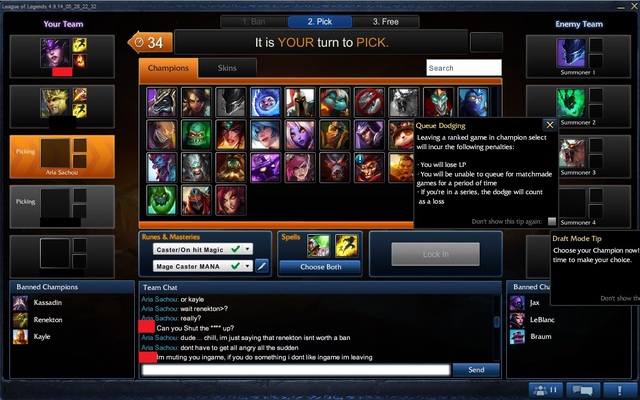Tick the 'Don't show this tip again' checkbox
The image size is (640, 400).
tap(552, 221)
